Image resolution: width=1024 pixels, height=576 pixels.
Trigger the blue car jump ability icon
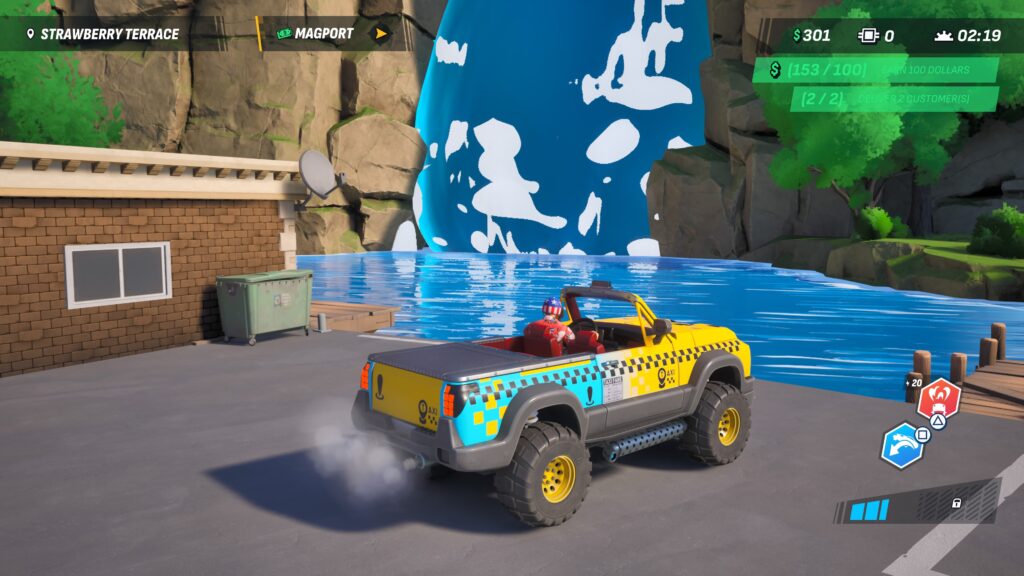[901, 445]
